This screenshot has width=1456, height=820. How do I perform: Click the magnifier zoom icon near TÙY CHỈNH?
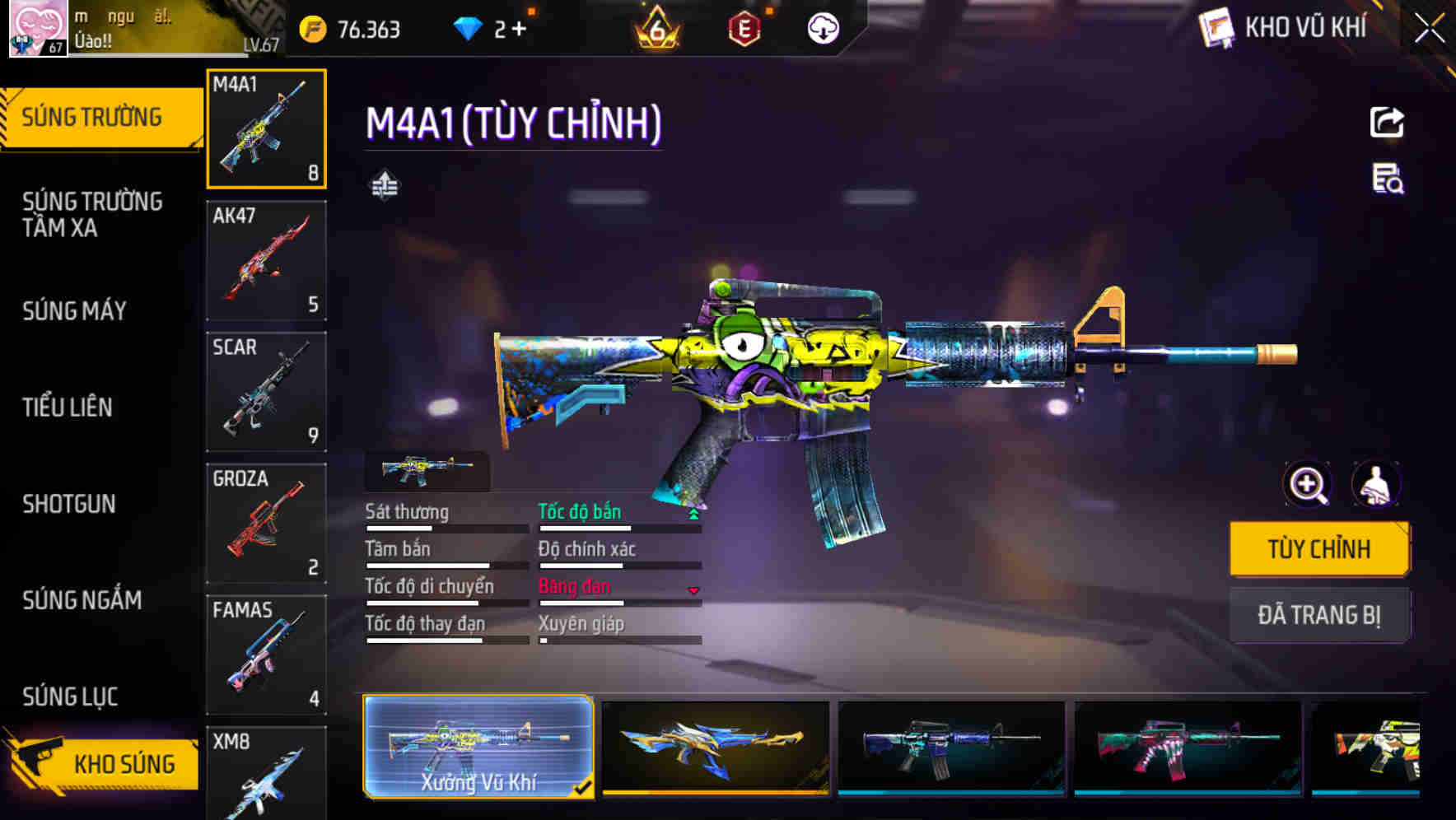point(1305,485)
